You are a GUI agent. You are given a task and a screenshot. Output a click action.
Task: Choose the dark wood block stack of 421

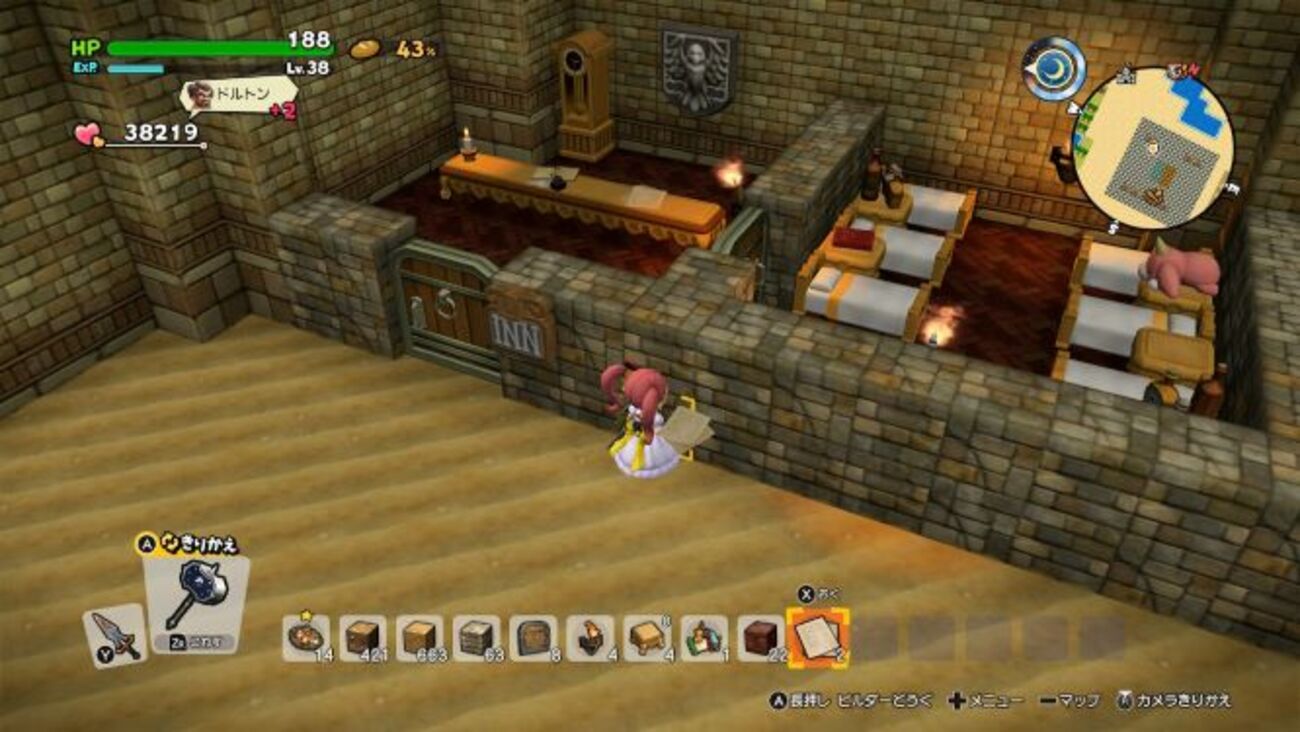362,637
